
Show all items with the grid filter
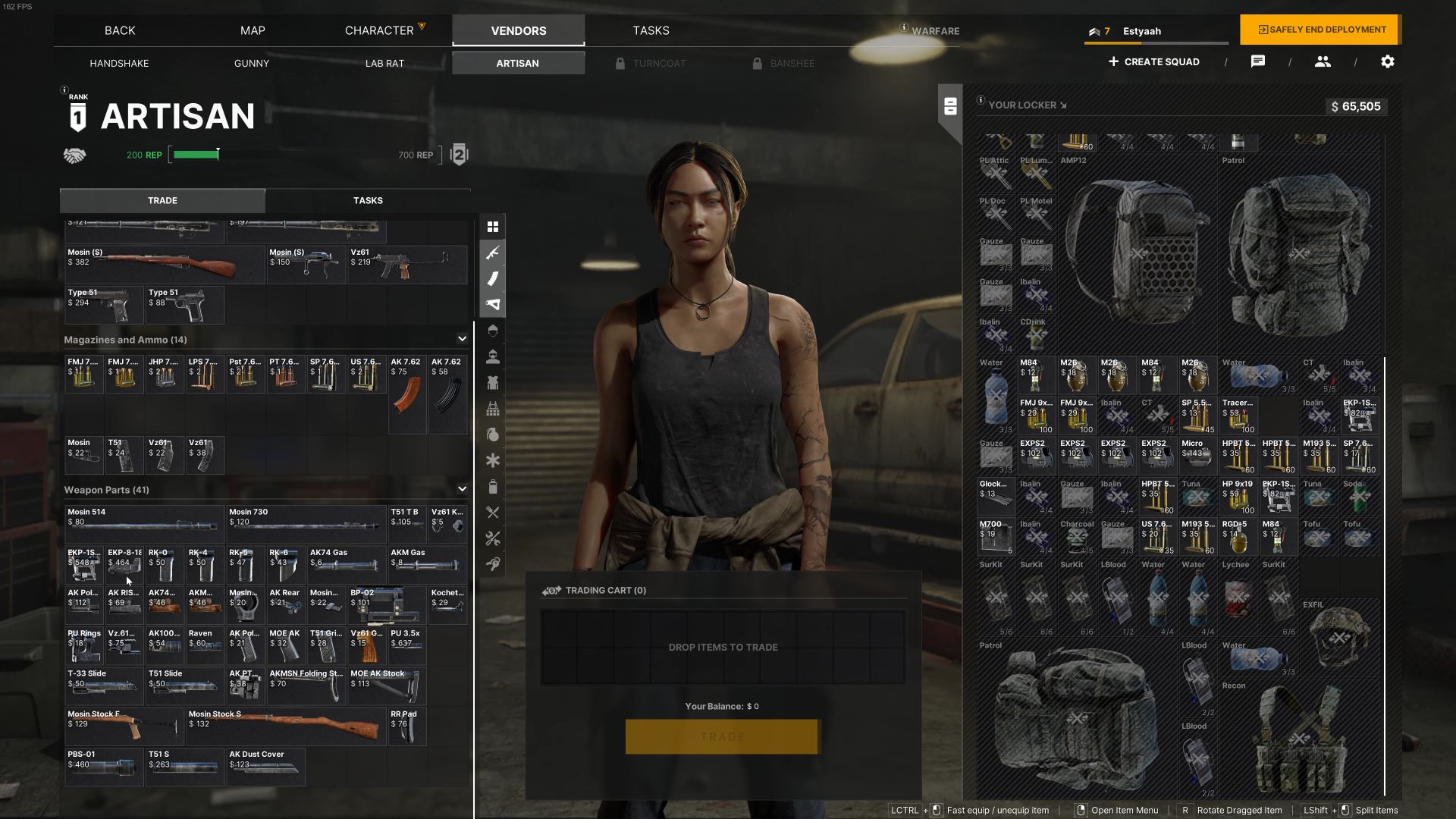point(493,227)
